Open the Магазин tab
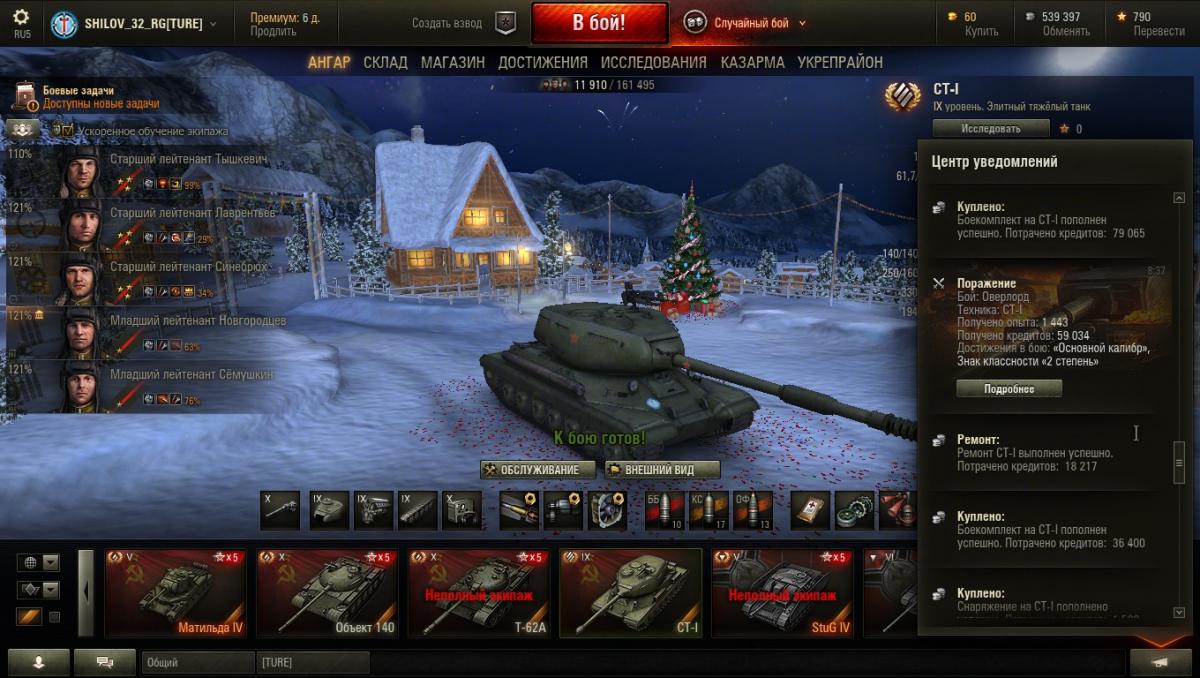 (452, 62)
